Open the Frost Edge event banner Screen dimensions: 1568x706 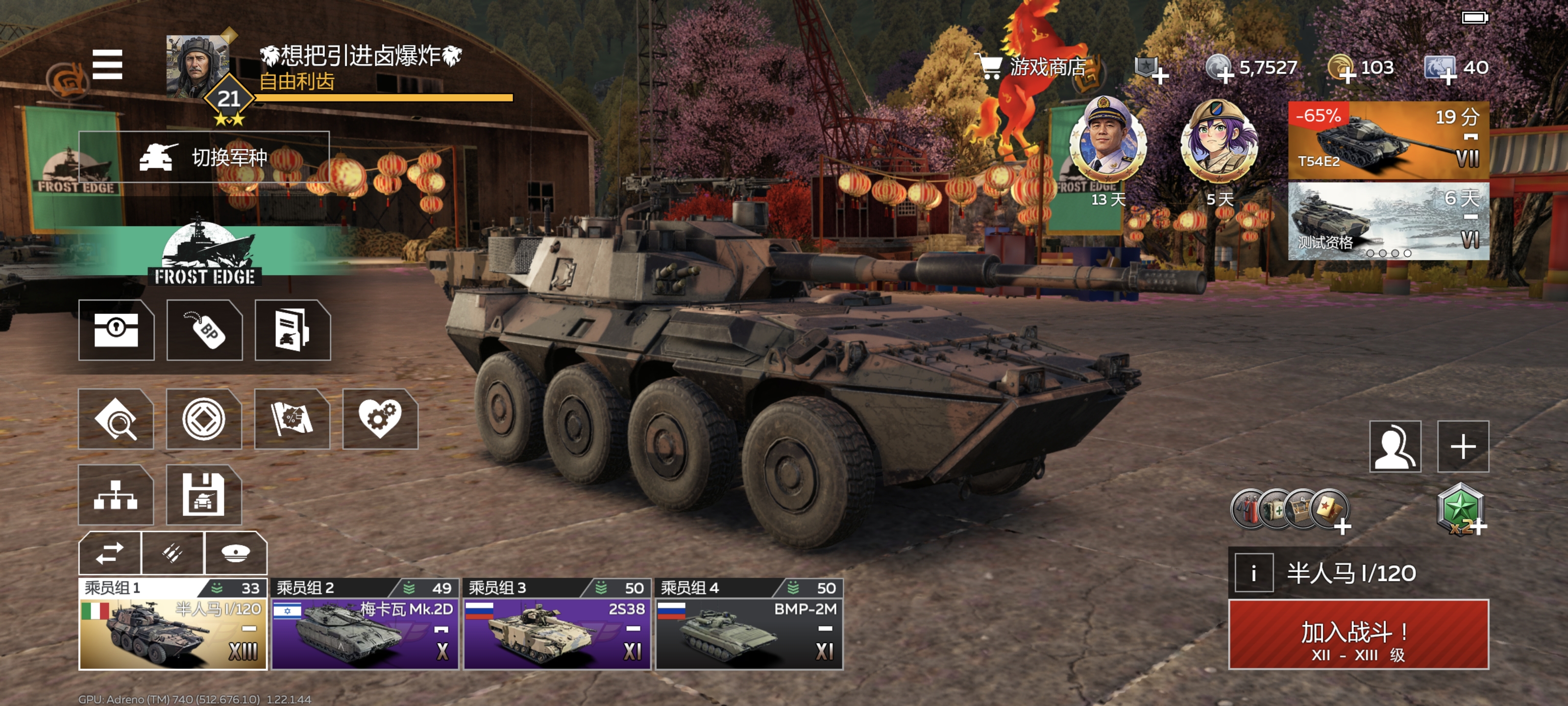(204, 253)
